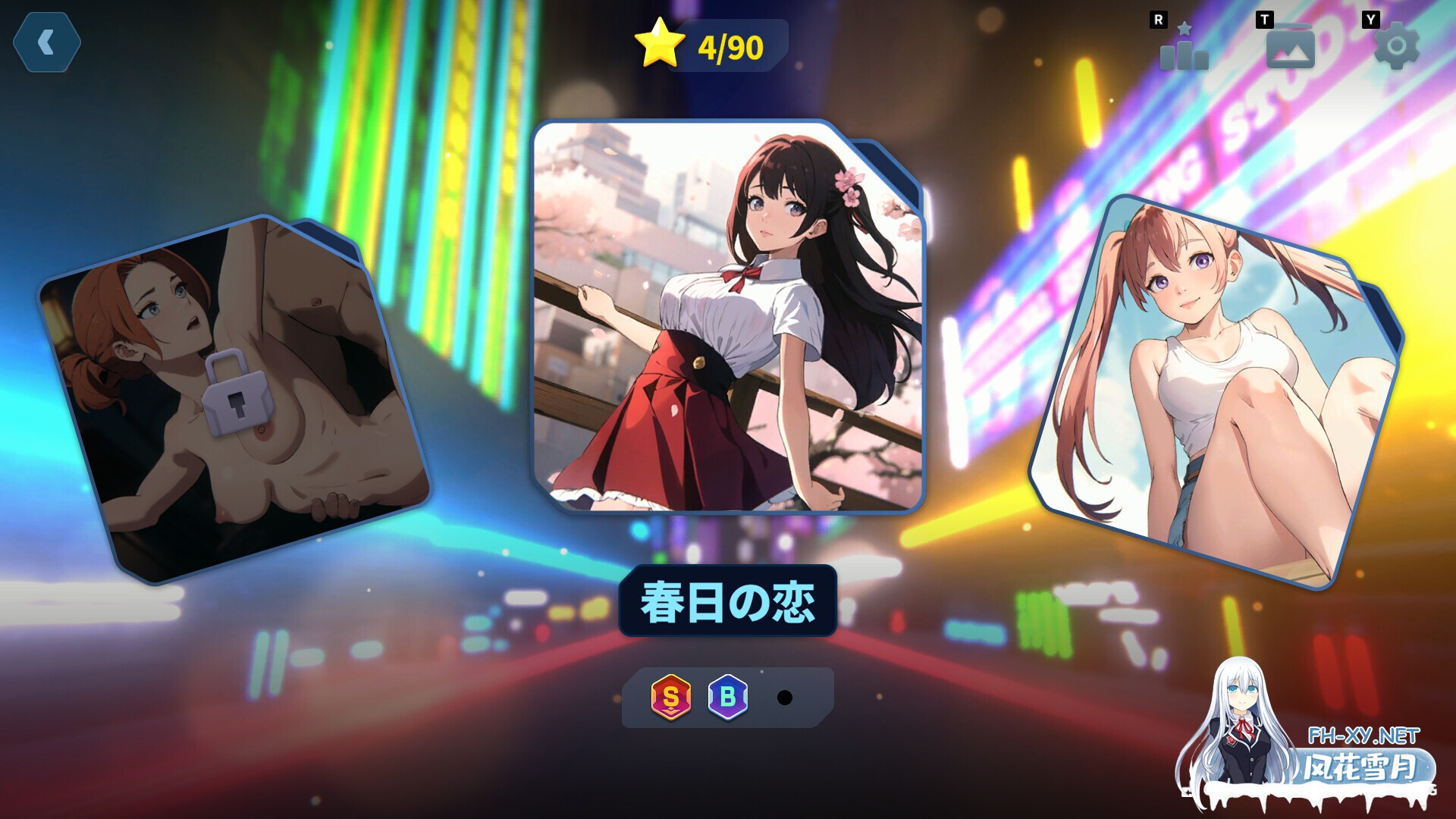Click the back arrow in top left corner
This screenshot has height=819, width=1456.
pos(45,42)
